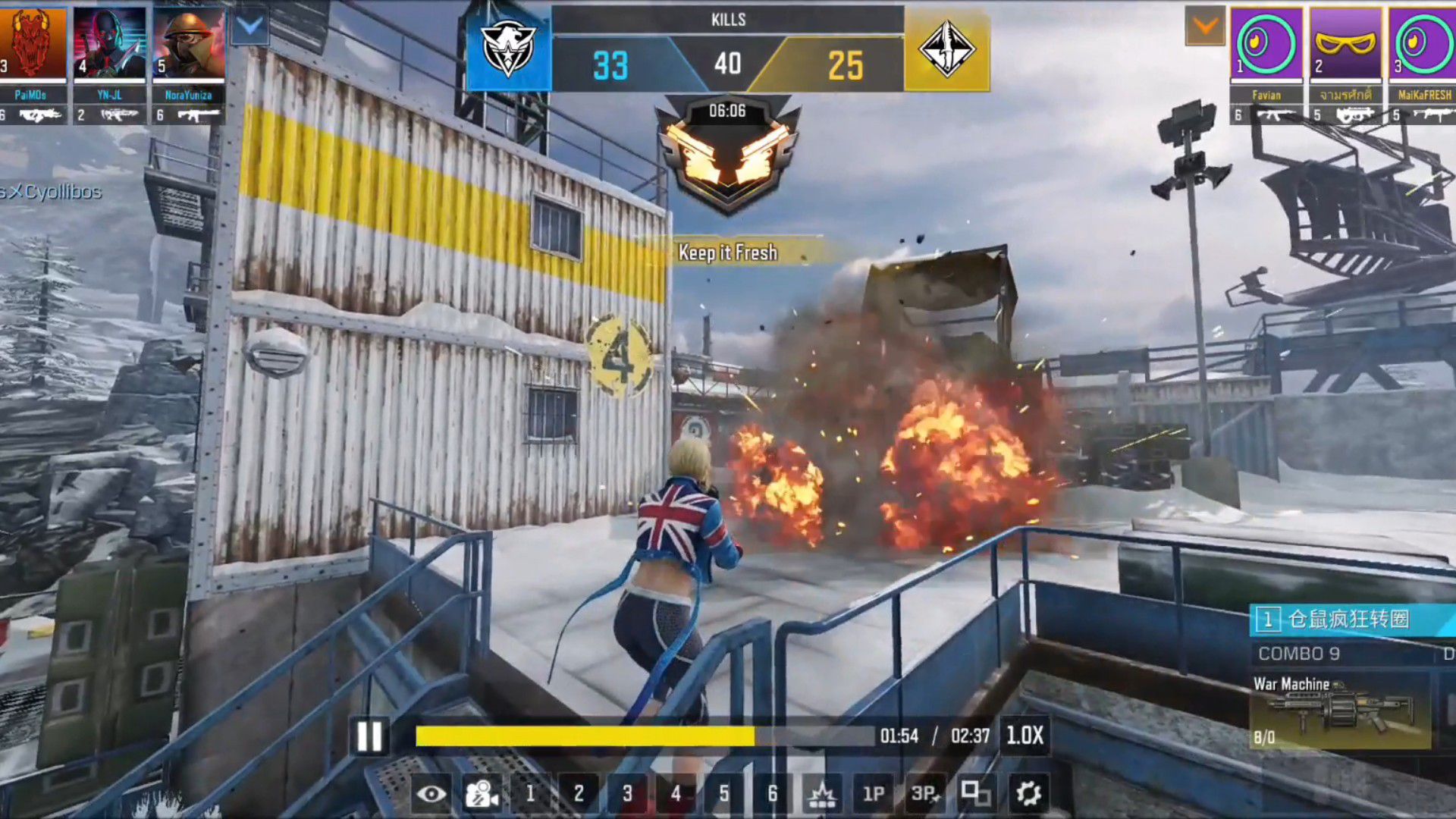Image resolution: width=1456 pixels, height=819 pixels.
Task: Switch to camera slot 1
Action: coord(530,794)
